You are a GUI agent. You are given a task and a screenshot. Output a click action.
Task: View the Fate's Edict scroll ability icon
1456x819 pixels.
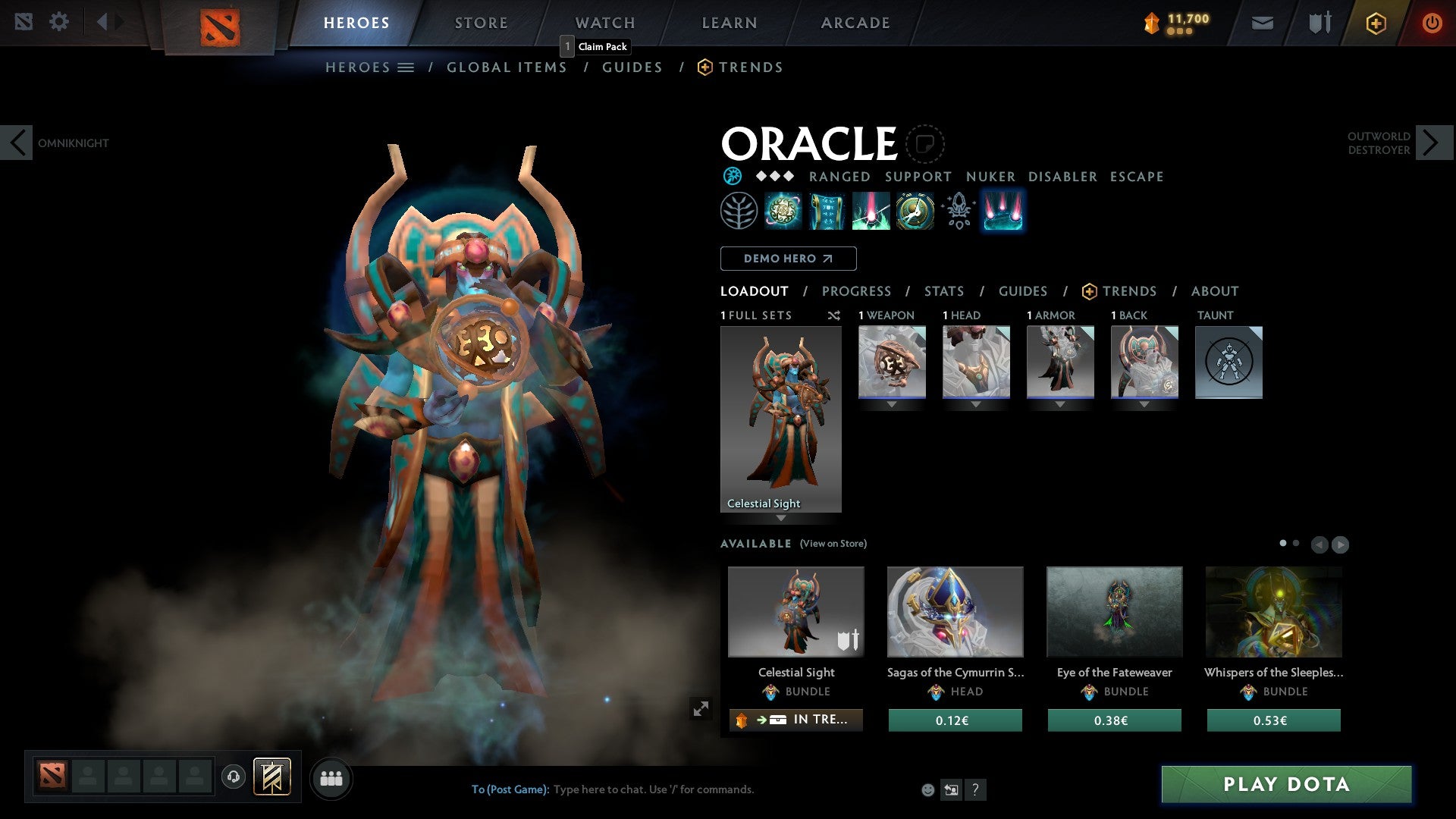pos(827,211)
